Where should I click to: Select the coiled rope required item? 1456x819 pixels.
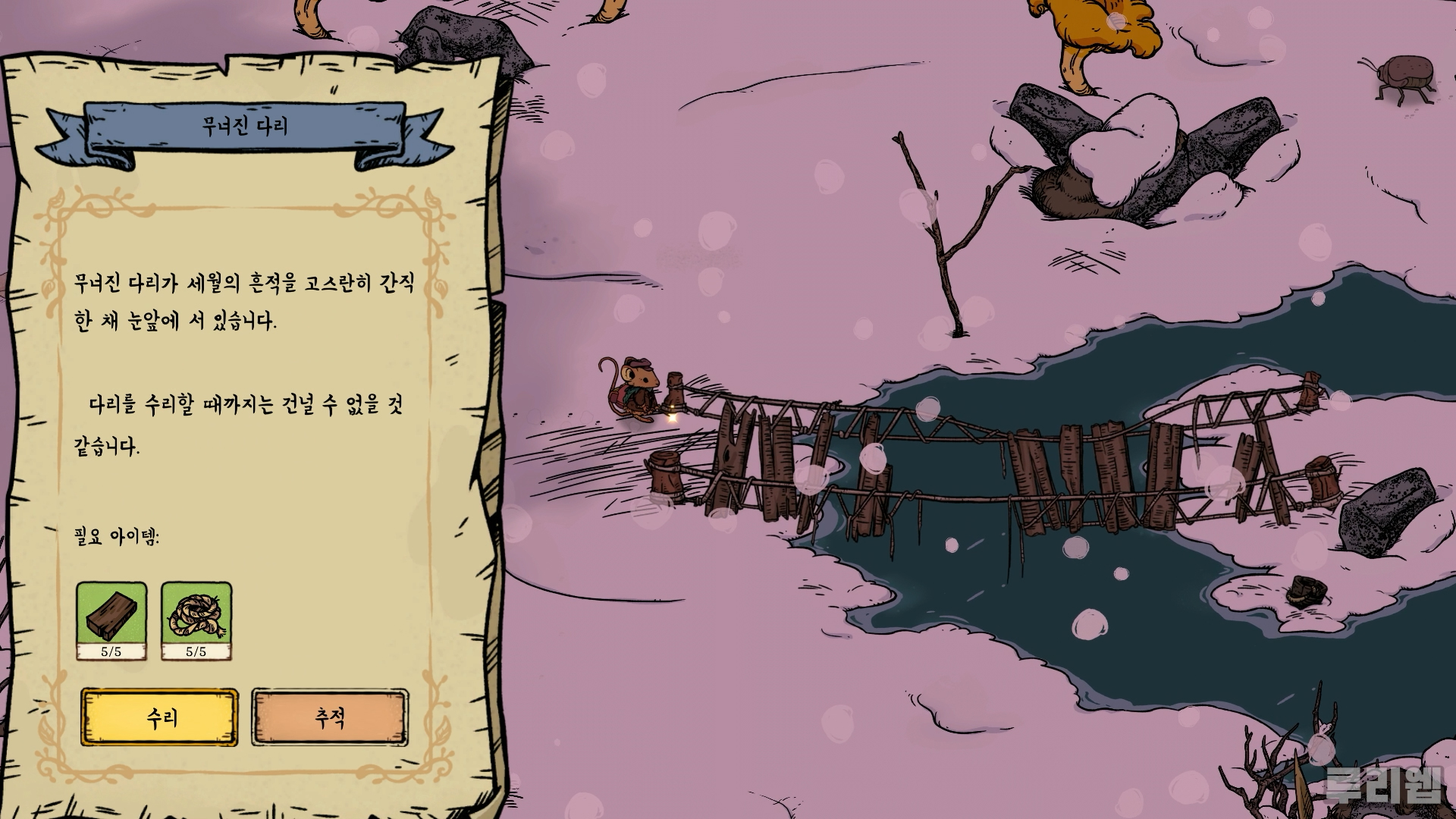tap(196, 619)
